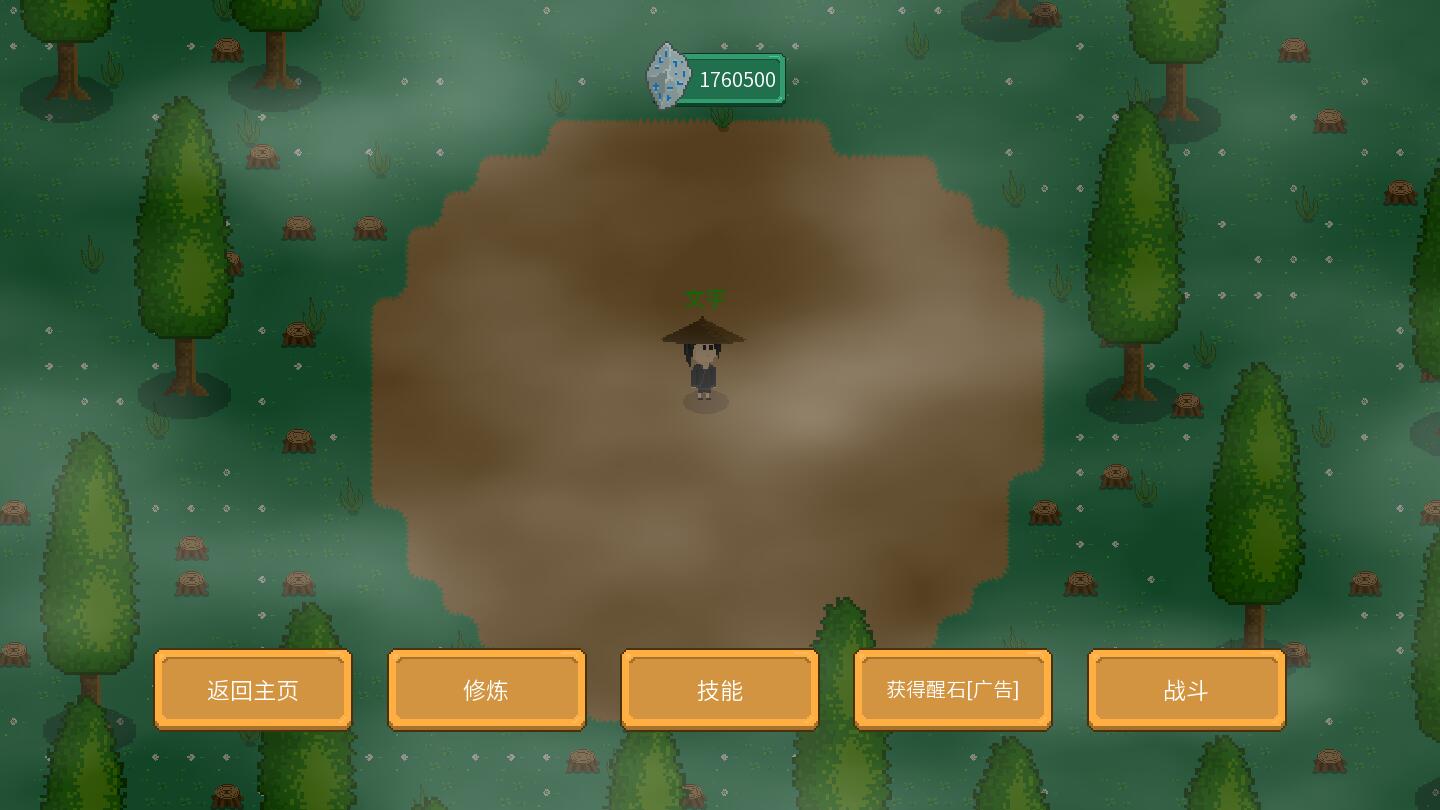The height and width of the screenshot is (810, 1440).
Task: Click the character's shadow on the ground
Action: point(705,403)
